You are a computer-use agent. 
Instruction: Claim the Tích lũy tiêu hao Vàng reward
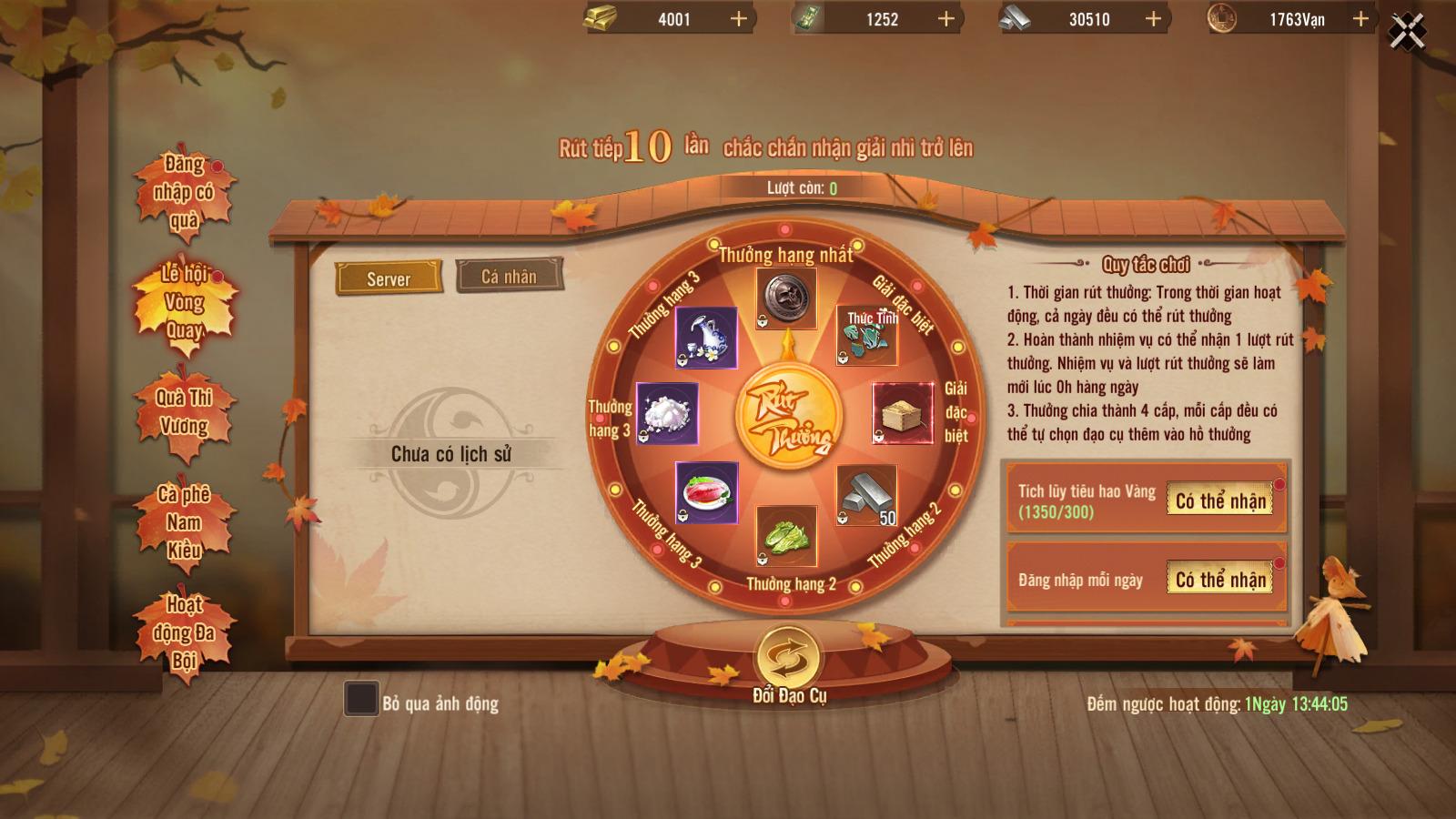(1220, 500)
